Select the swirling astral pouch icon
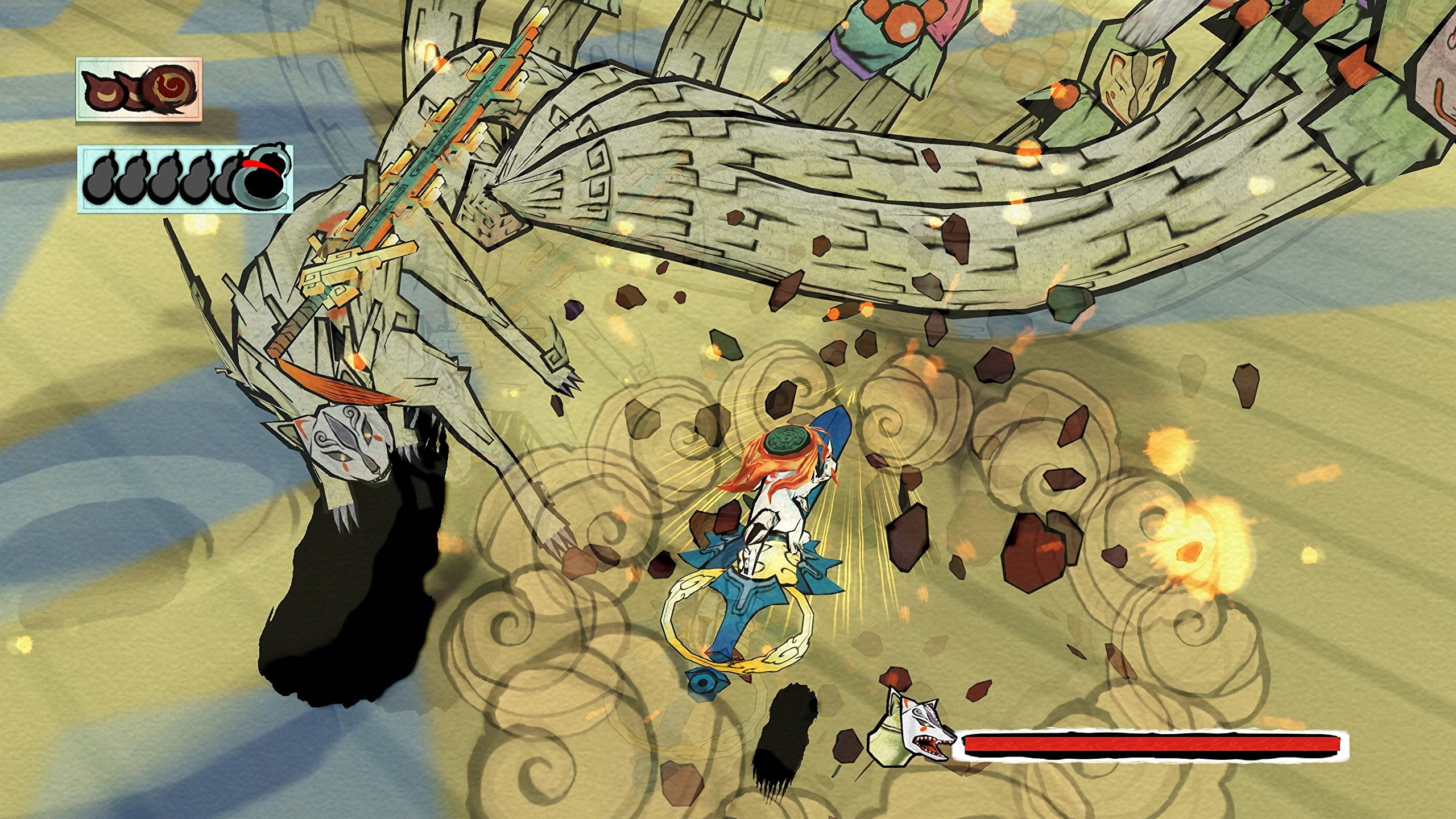This screenshot has width=1456, height=819. click(170, 88)
